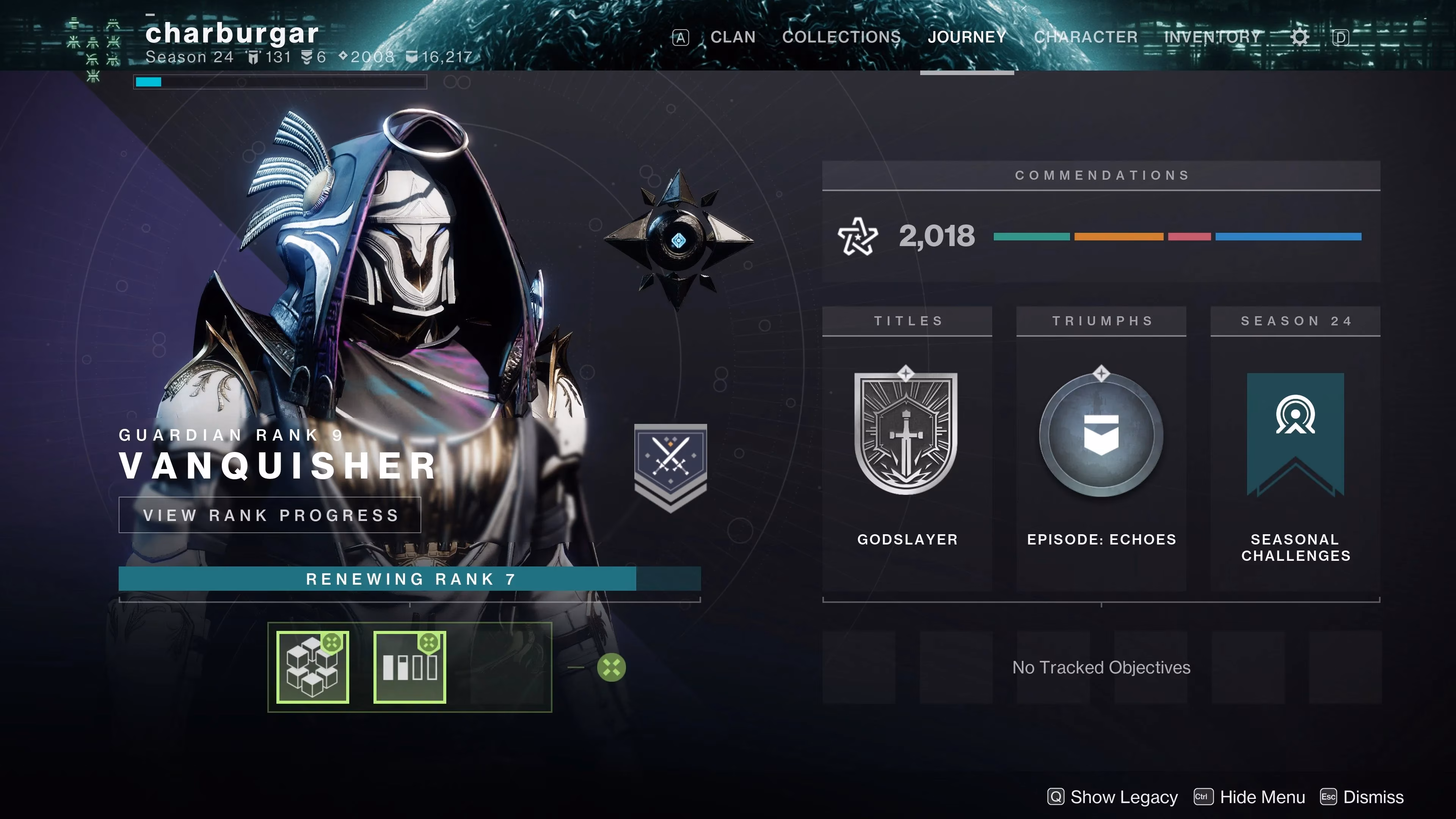The width and height of the screenshot is (1456, 819).
Task: Click VIEW RANK PROGRESS
Action: (270, 515)
